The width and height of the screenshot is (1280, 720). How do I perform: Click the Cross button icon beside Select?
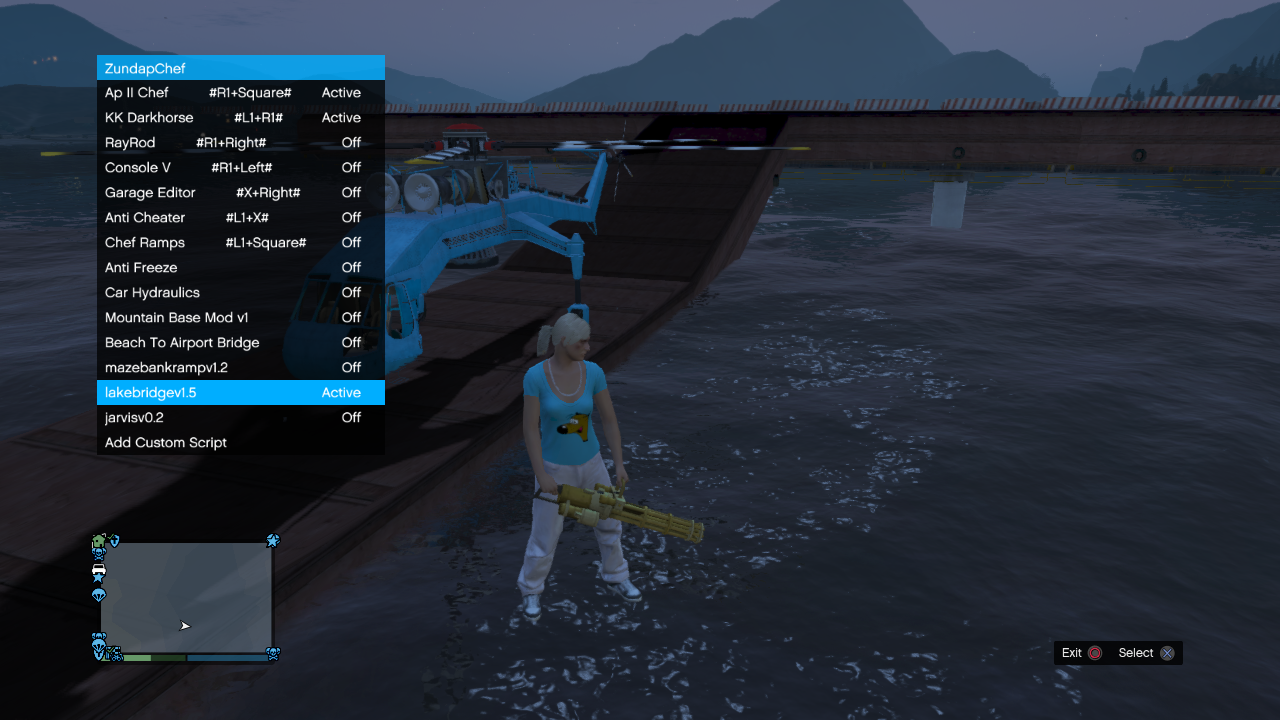pos(1168,653)
